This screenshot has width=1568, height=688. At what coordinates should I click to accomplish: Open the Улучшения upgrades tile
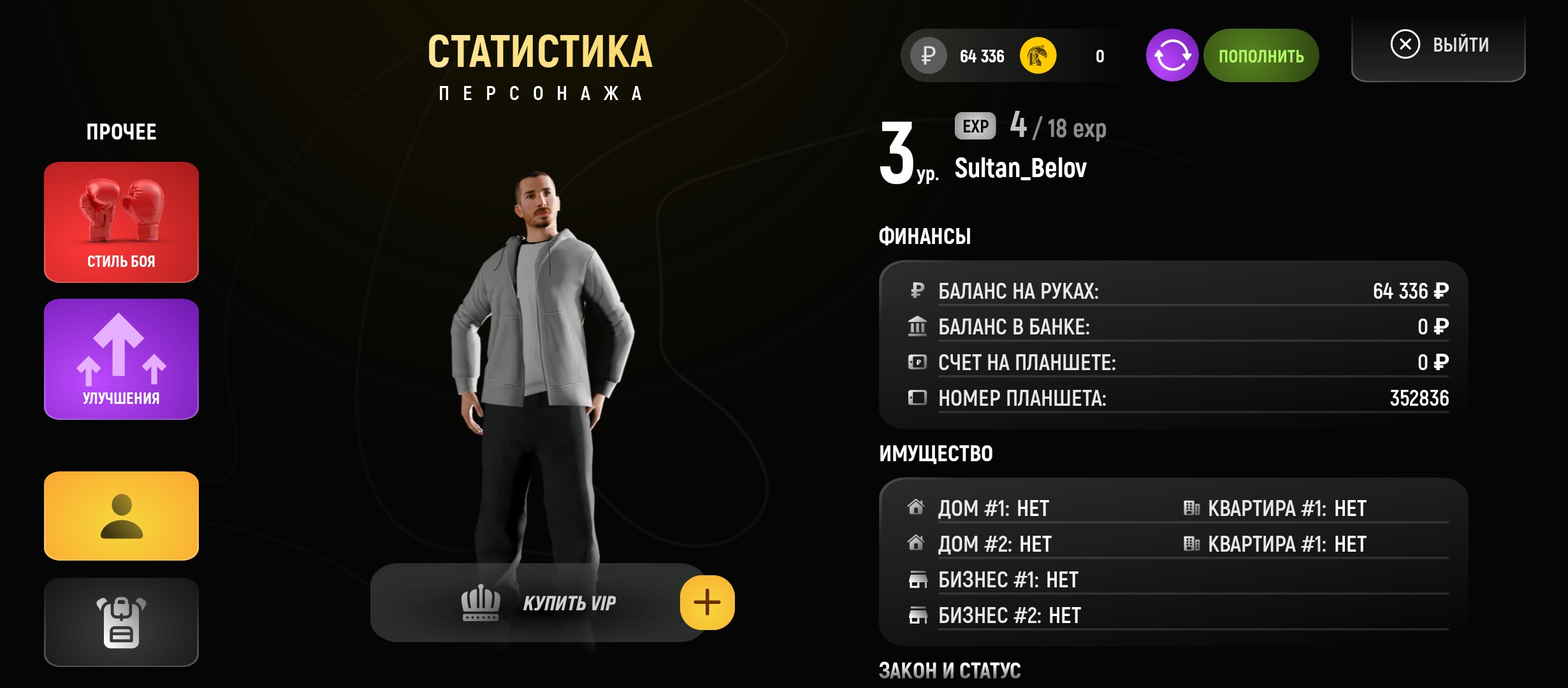pos(121,359)
